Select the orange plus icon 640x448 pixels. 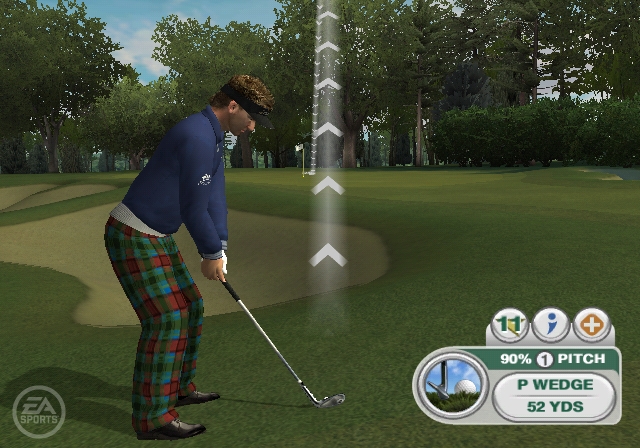coord(592,326)
